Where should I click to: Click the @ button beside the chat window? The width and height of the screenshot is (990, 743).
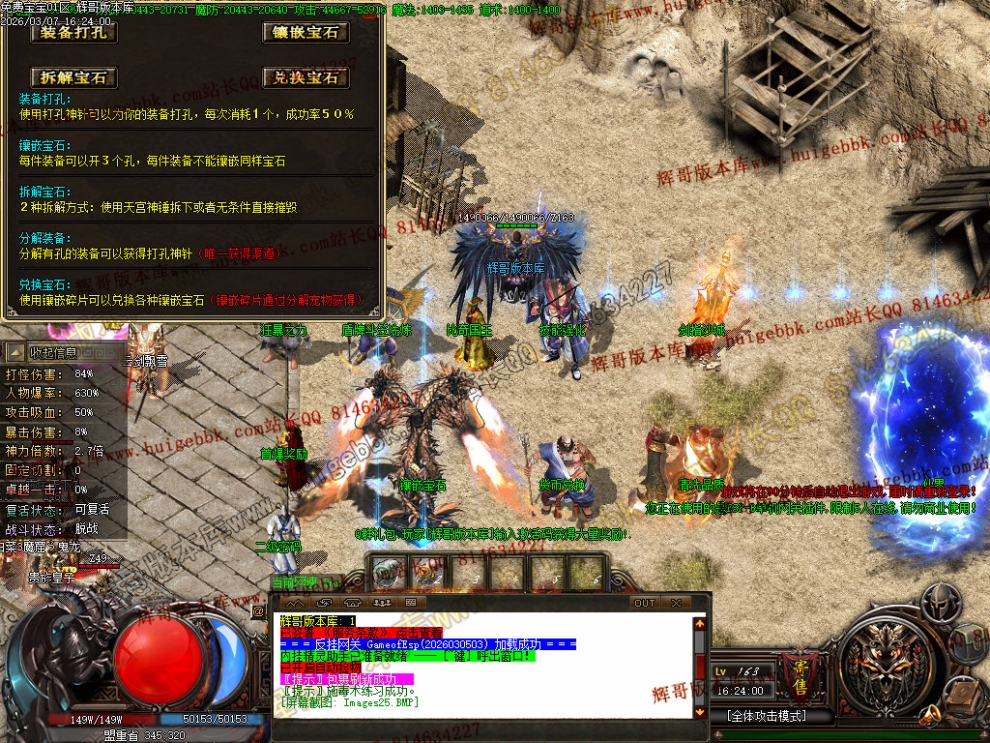click(x=259, y=609)
